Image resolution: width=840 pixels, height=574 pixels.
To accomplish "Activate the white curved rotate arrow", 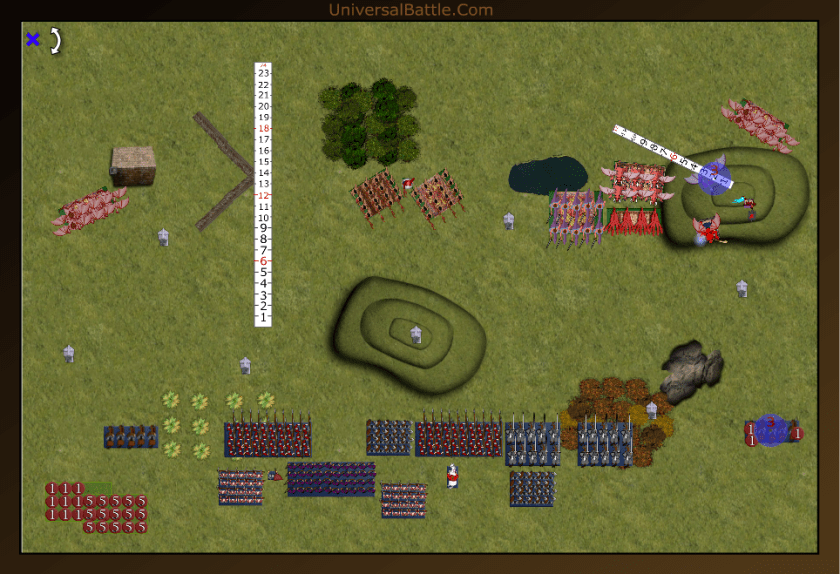I will [56, 39].
